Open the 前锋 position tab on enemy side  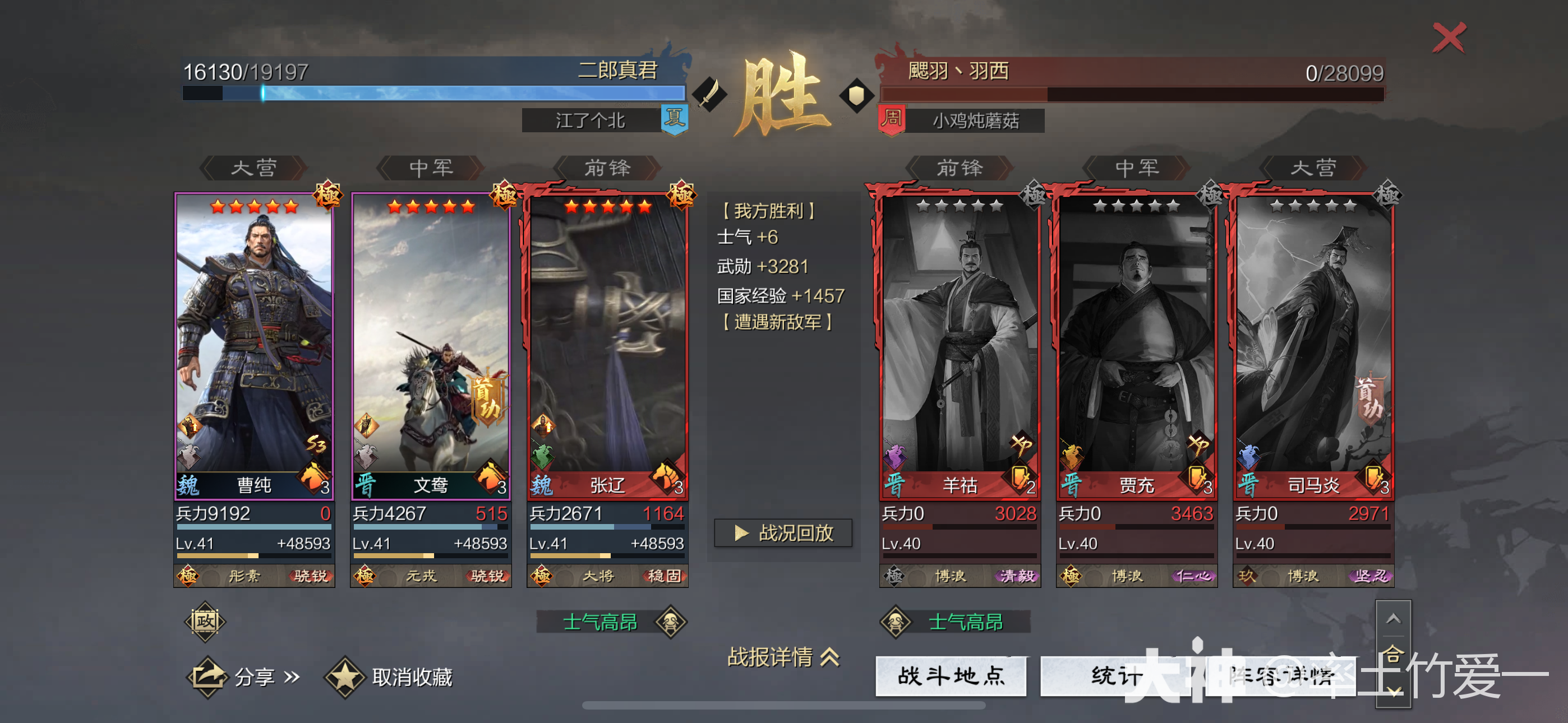tap(959, 169)
